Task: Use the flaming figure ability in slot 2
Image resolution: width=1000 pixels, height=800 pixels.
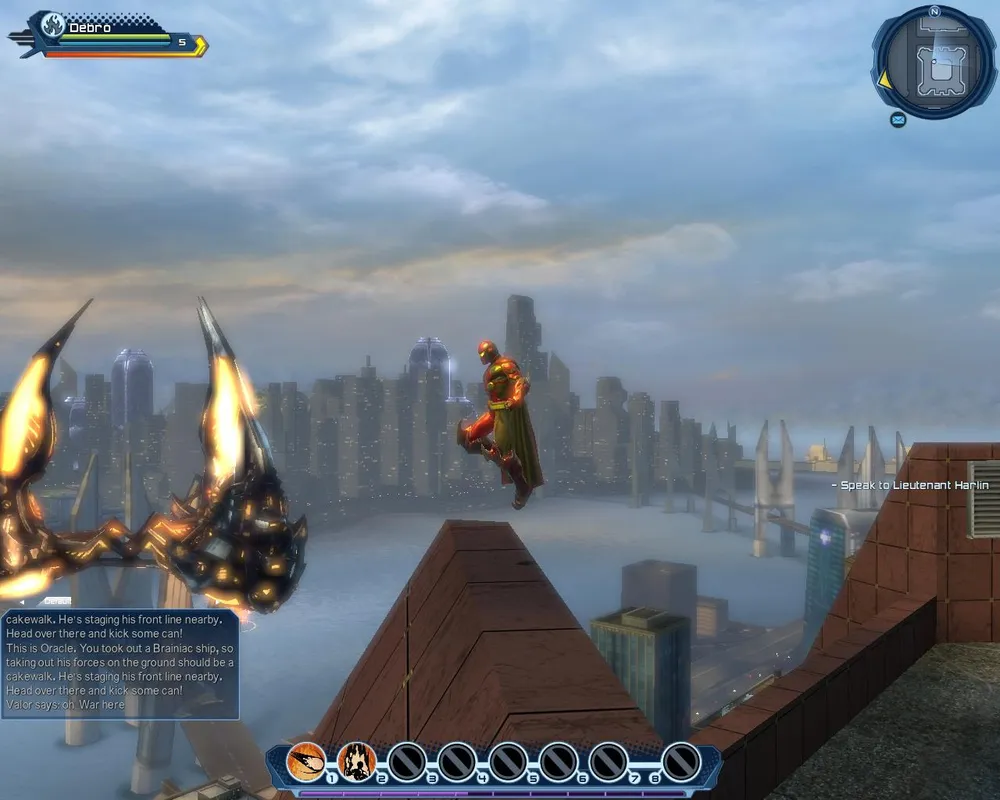Action: pyautogui.click(x=356, y=762)
